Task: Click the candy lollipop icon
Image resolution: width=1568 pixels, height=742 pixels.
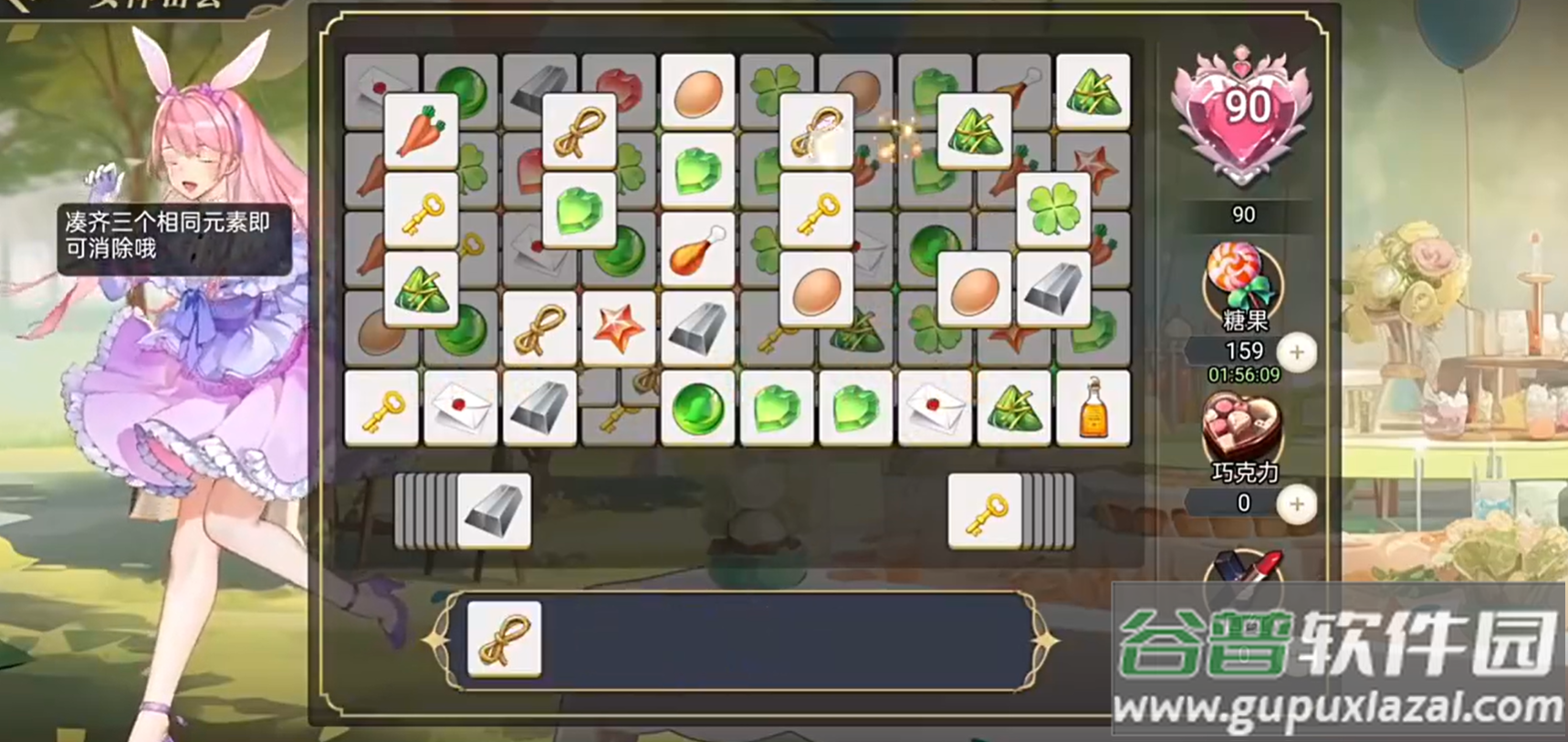Action: [x=1241, y=278]
